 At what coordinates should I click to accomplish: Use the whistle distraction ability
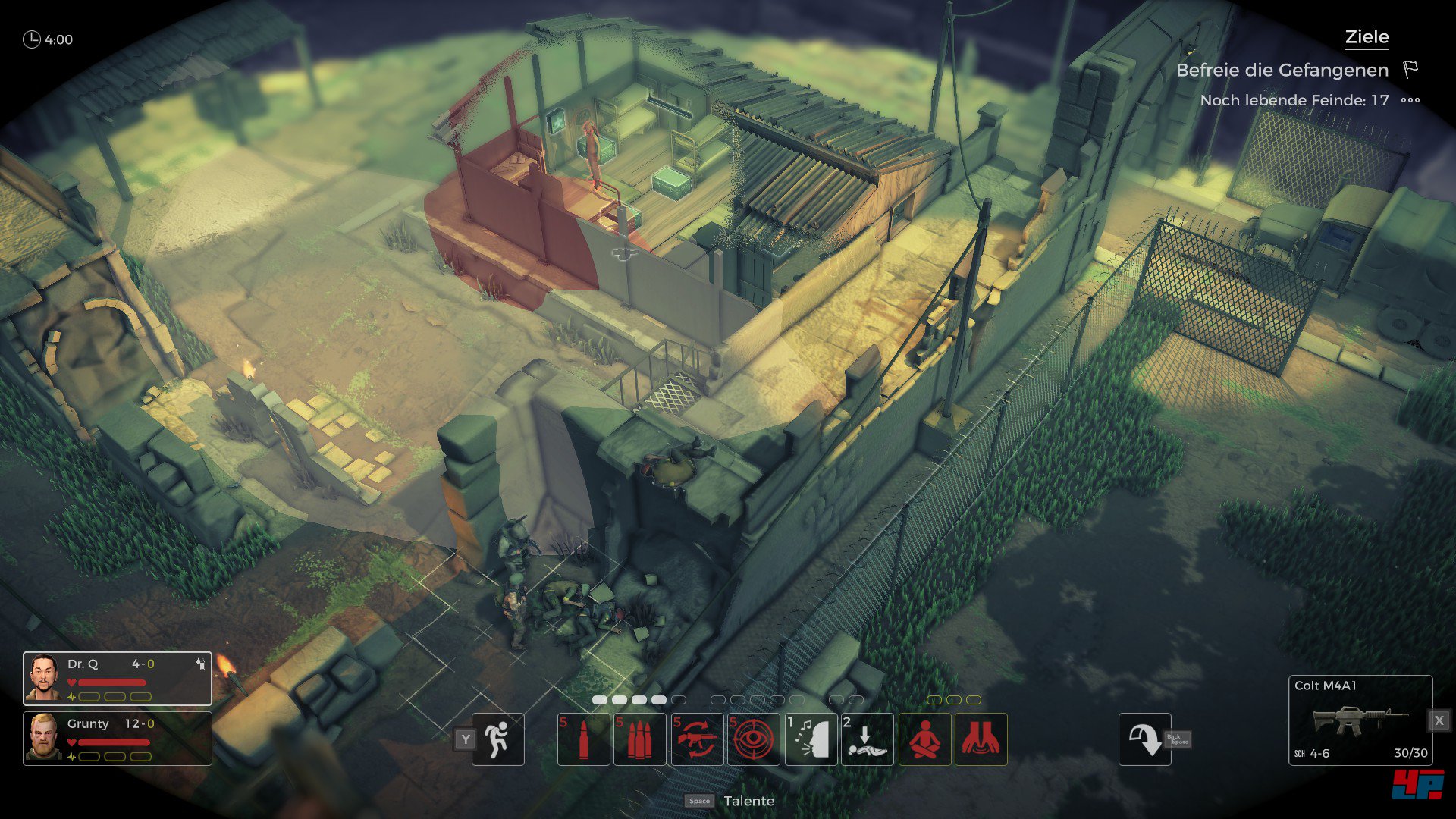811,739
